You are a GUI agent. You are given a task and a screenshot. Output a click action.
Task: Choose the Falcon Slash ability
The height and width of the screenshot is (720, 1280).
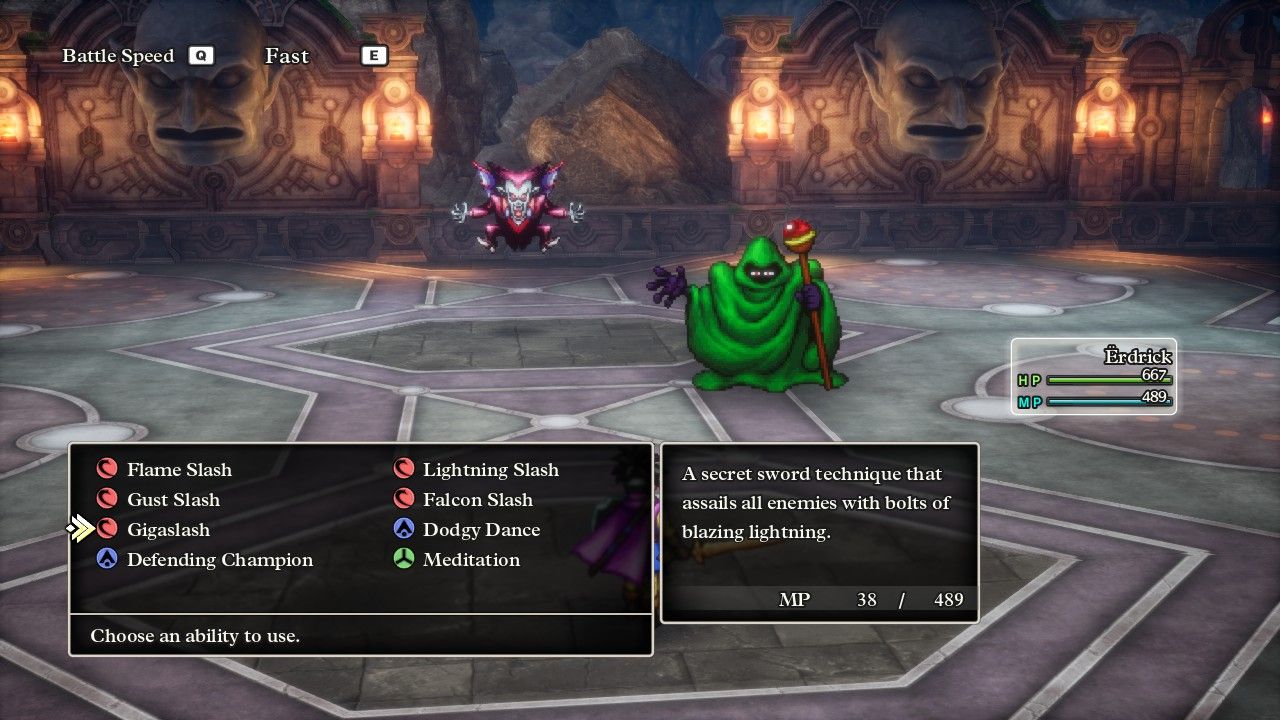coord(477,500)
